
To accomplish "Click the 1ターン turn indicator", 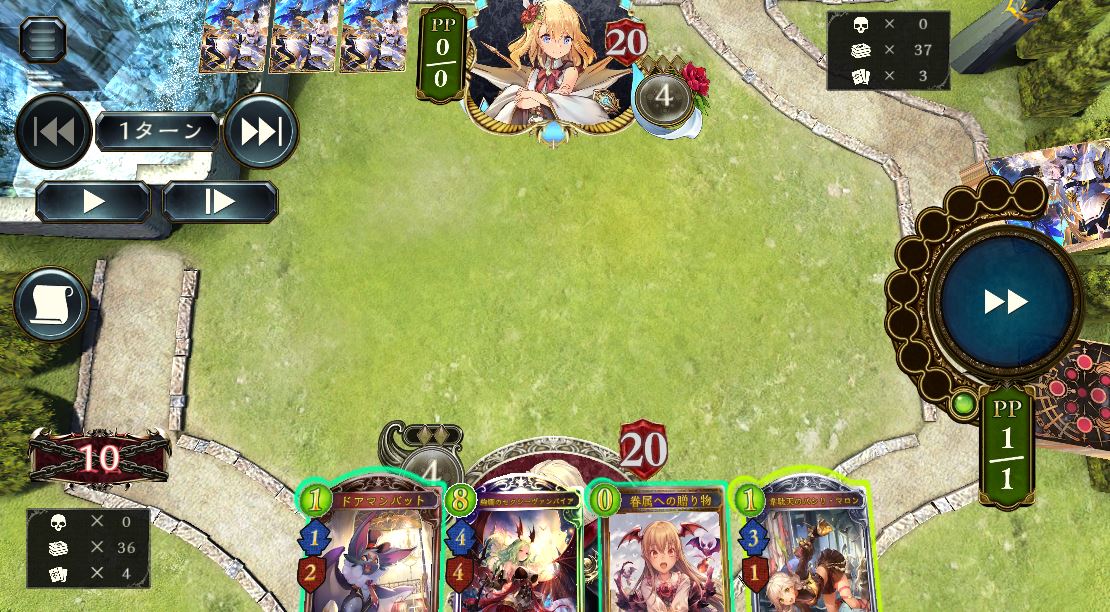I will point(157,131).
